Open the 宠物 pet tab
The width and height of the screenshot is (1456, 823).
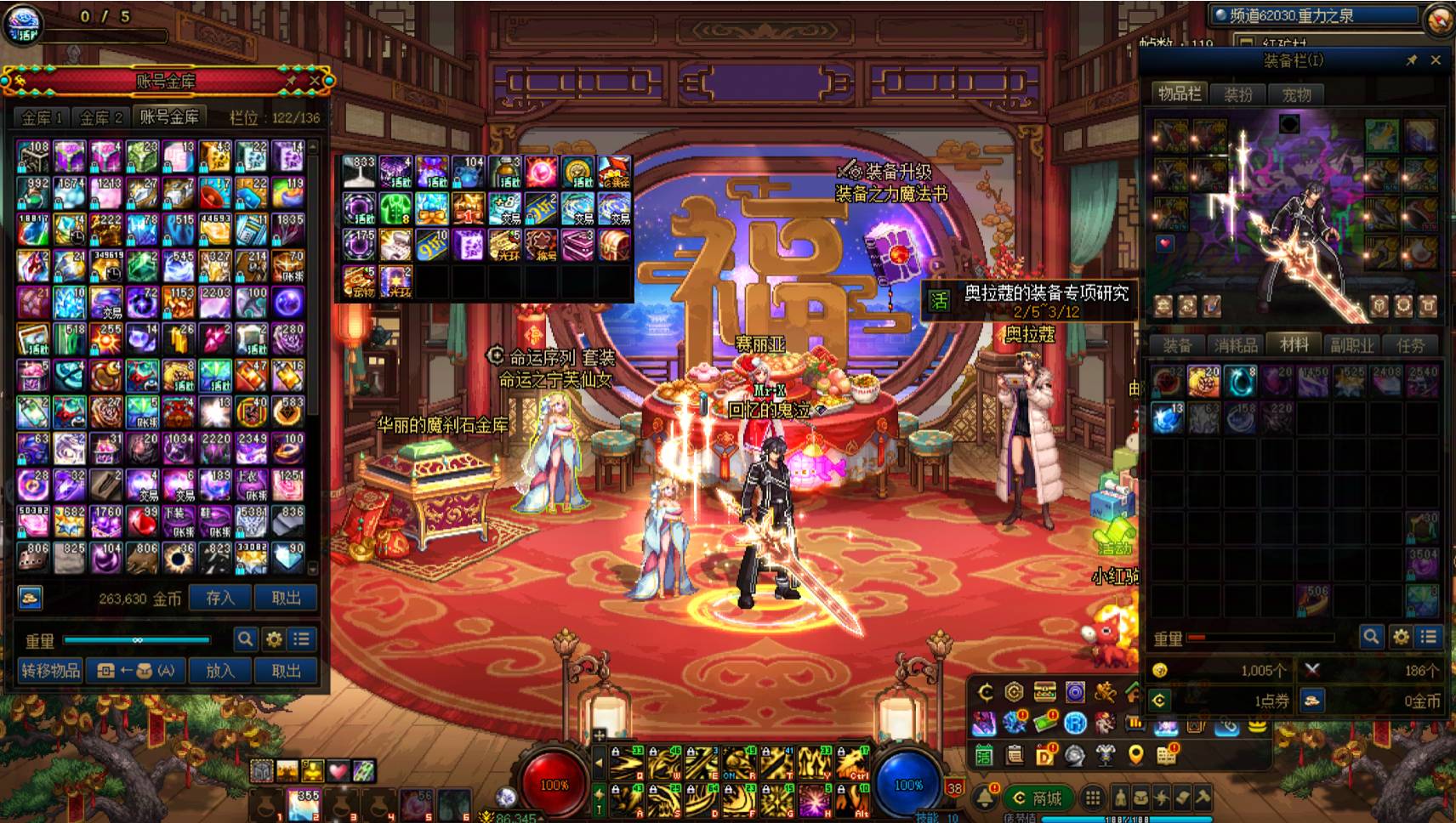pos(1296,94)
